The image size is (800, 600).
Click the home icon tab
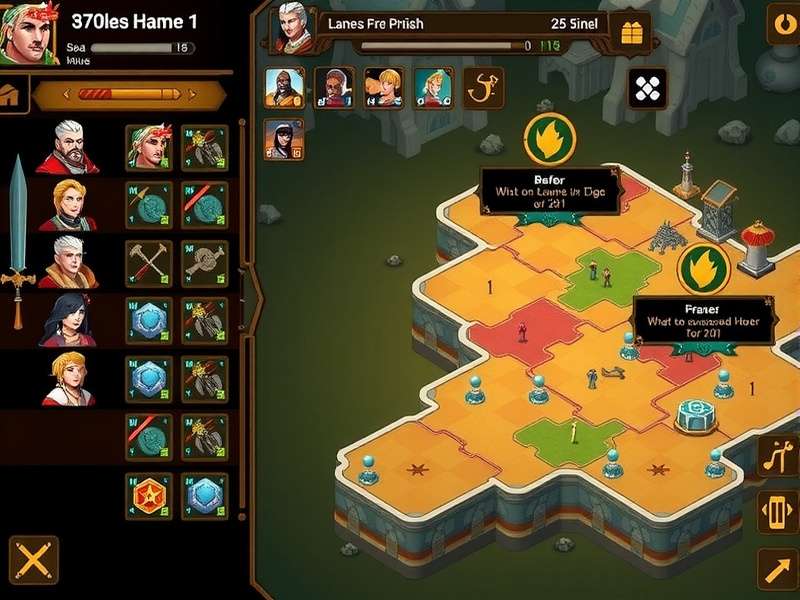pos(11,97)
